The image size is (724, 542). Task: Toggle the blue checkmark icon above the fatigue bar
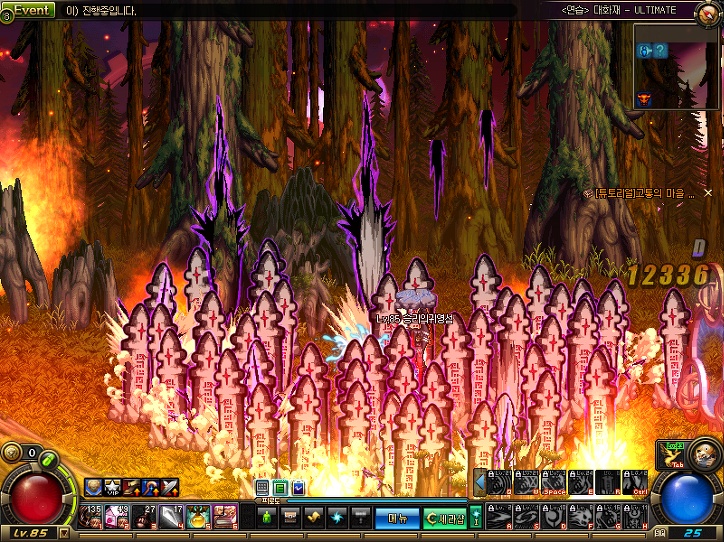pyautogui.click(x=298, y=488)
